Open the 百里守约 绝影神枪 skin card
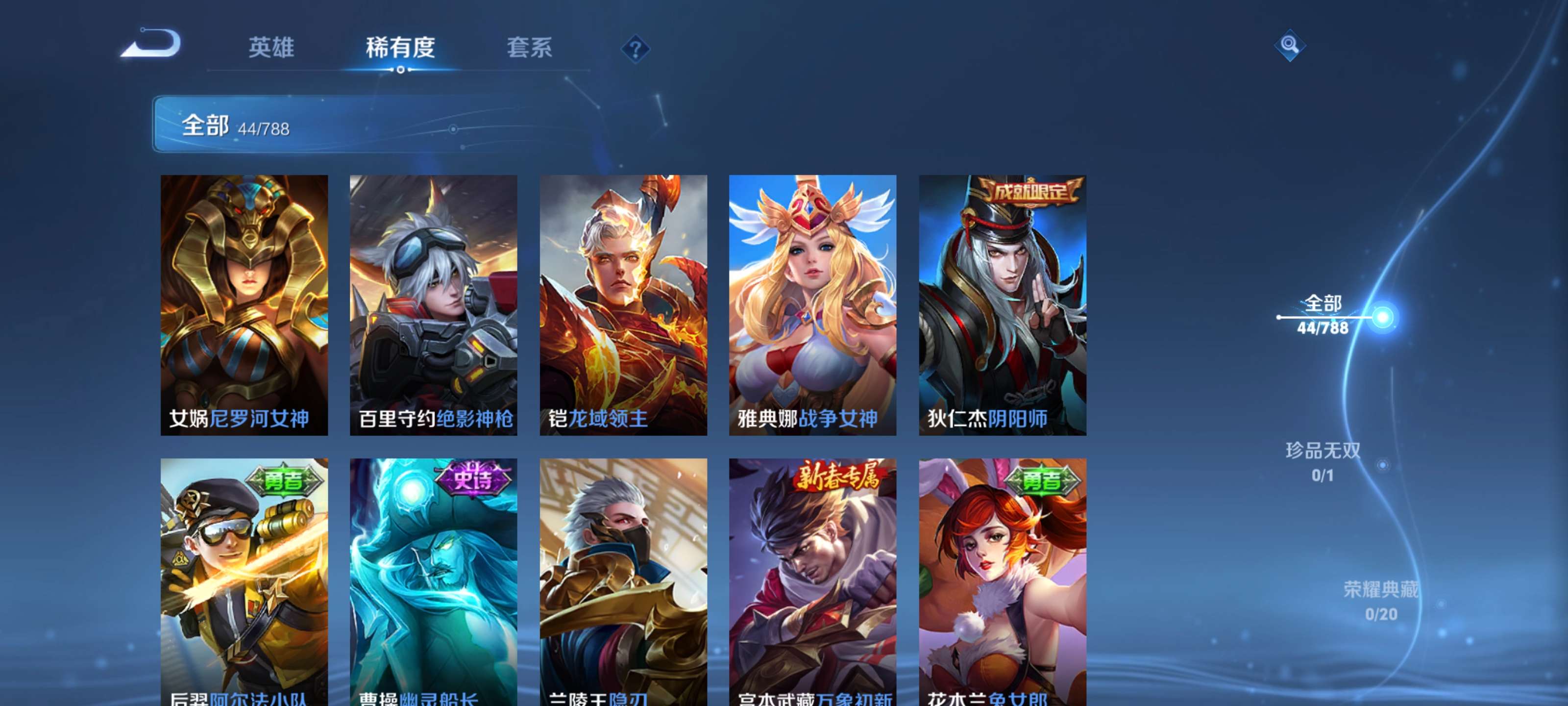This screenshot has height=706, width=1568. click(433, 304)
